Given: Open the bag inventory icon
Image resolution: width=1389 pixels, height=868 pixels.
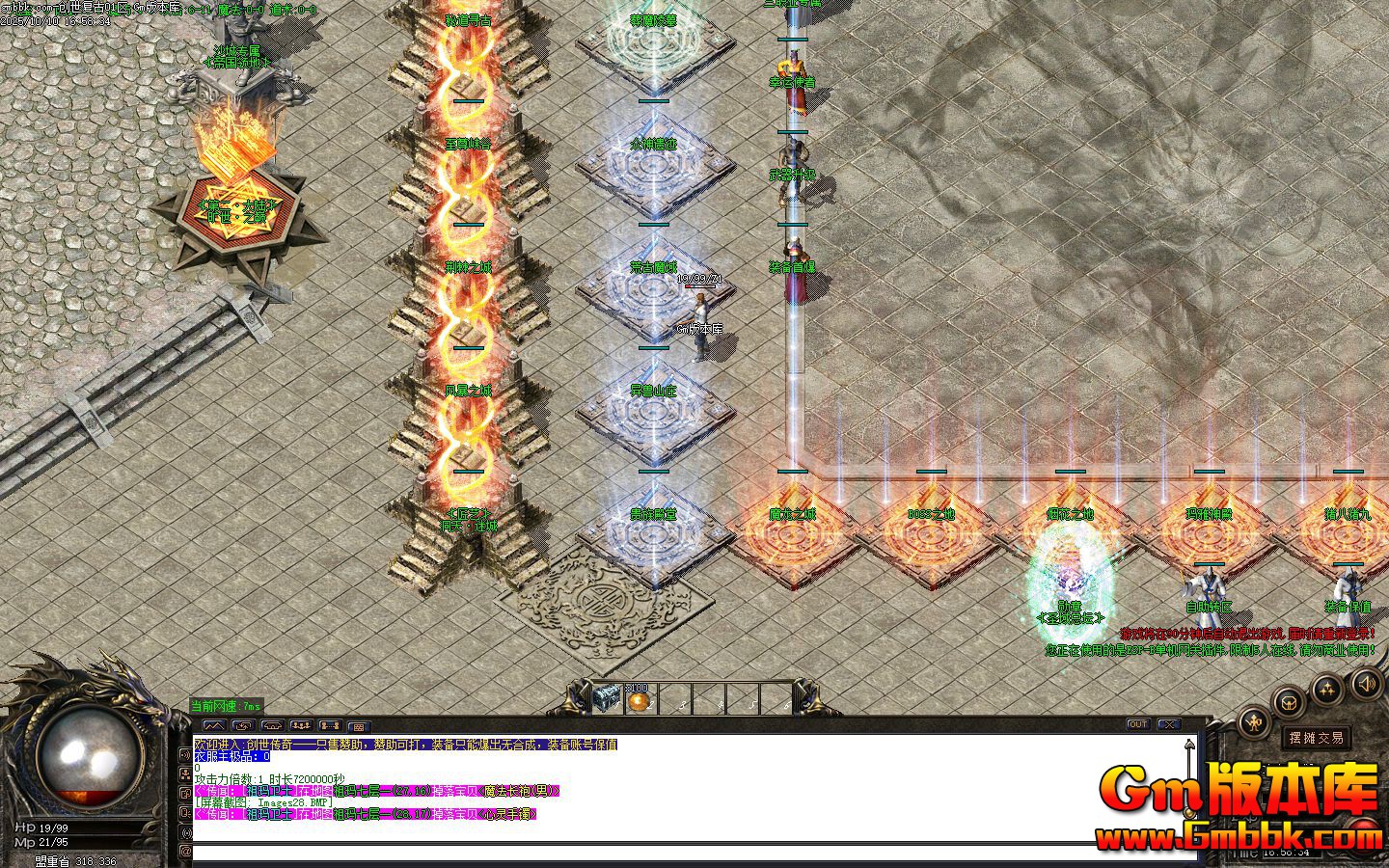Looking at the screenshot, I should point(1290,703).
